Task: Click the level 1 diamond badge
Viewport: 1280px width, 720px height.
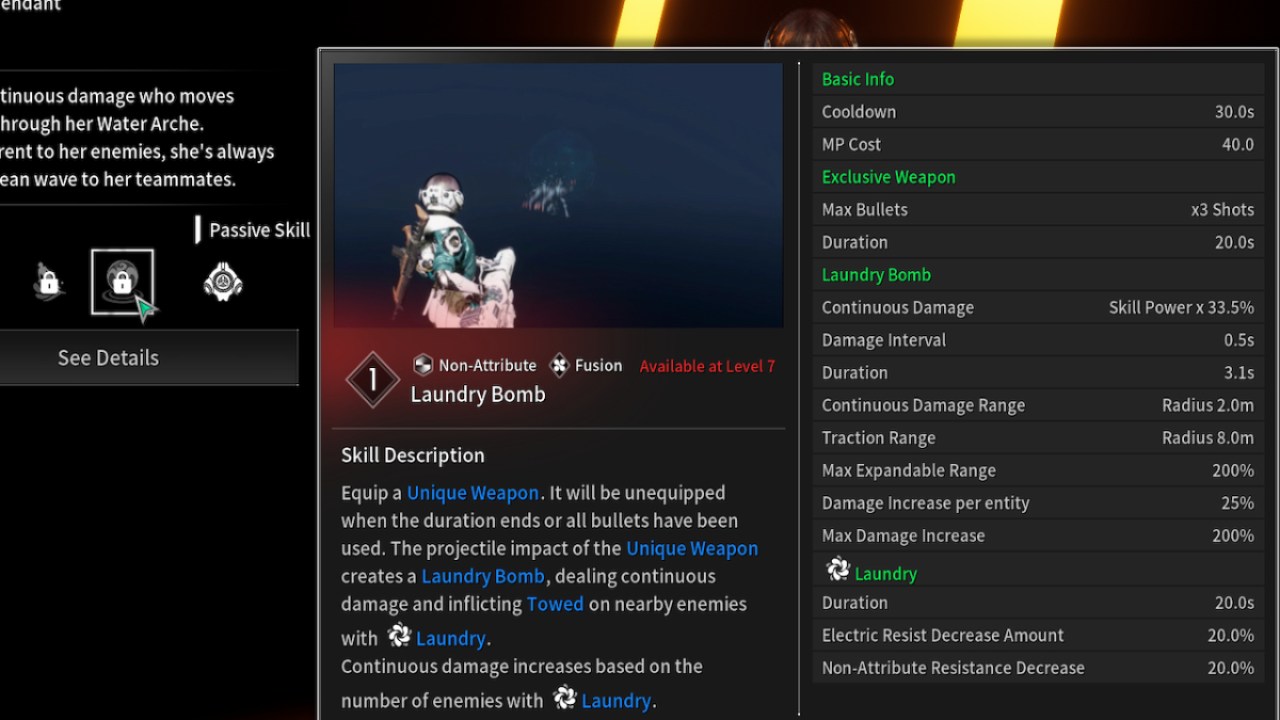Action: [372, 380]
